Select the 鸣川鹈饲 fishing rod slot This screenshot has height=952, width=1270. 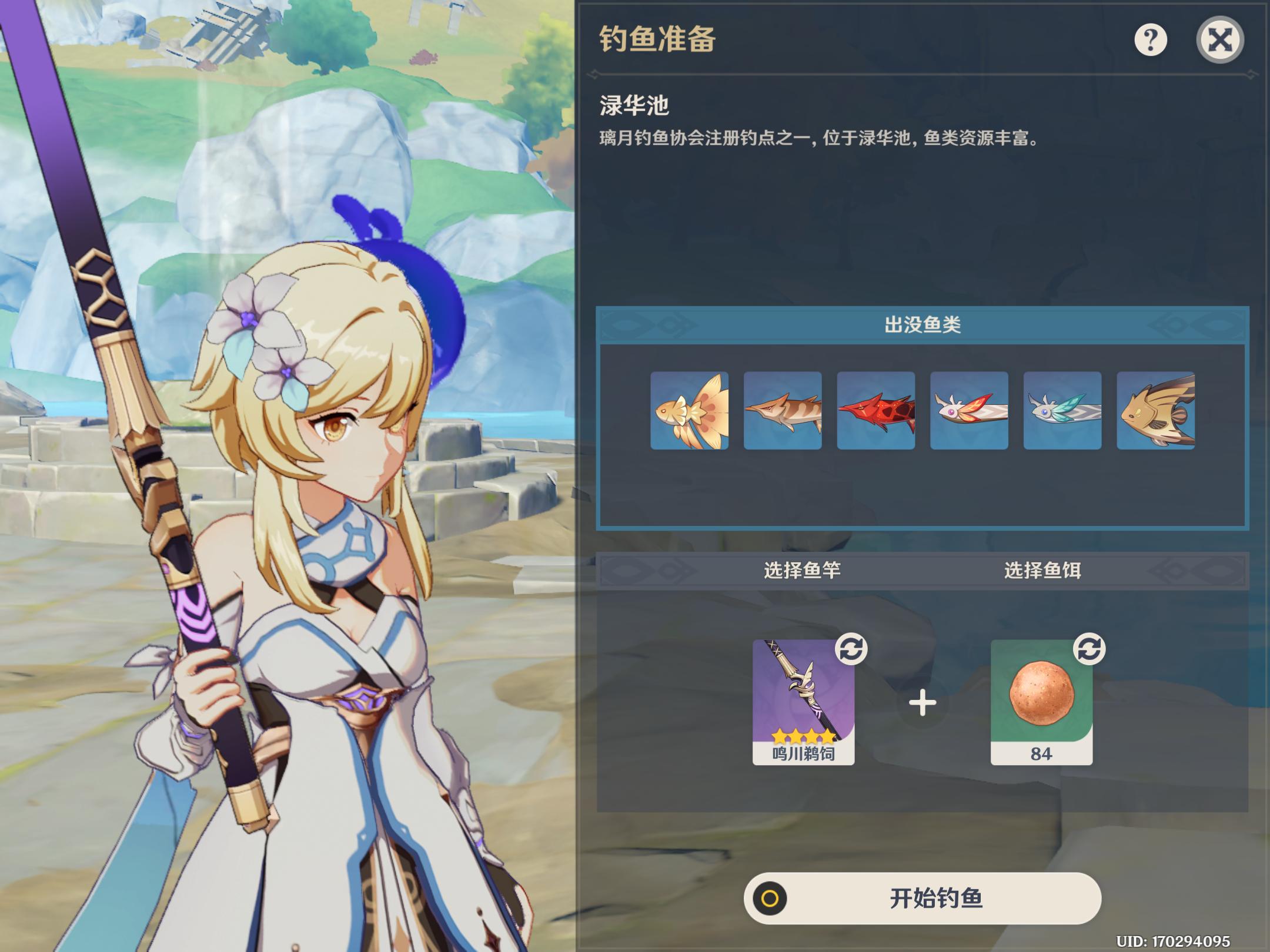803,702
